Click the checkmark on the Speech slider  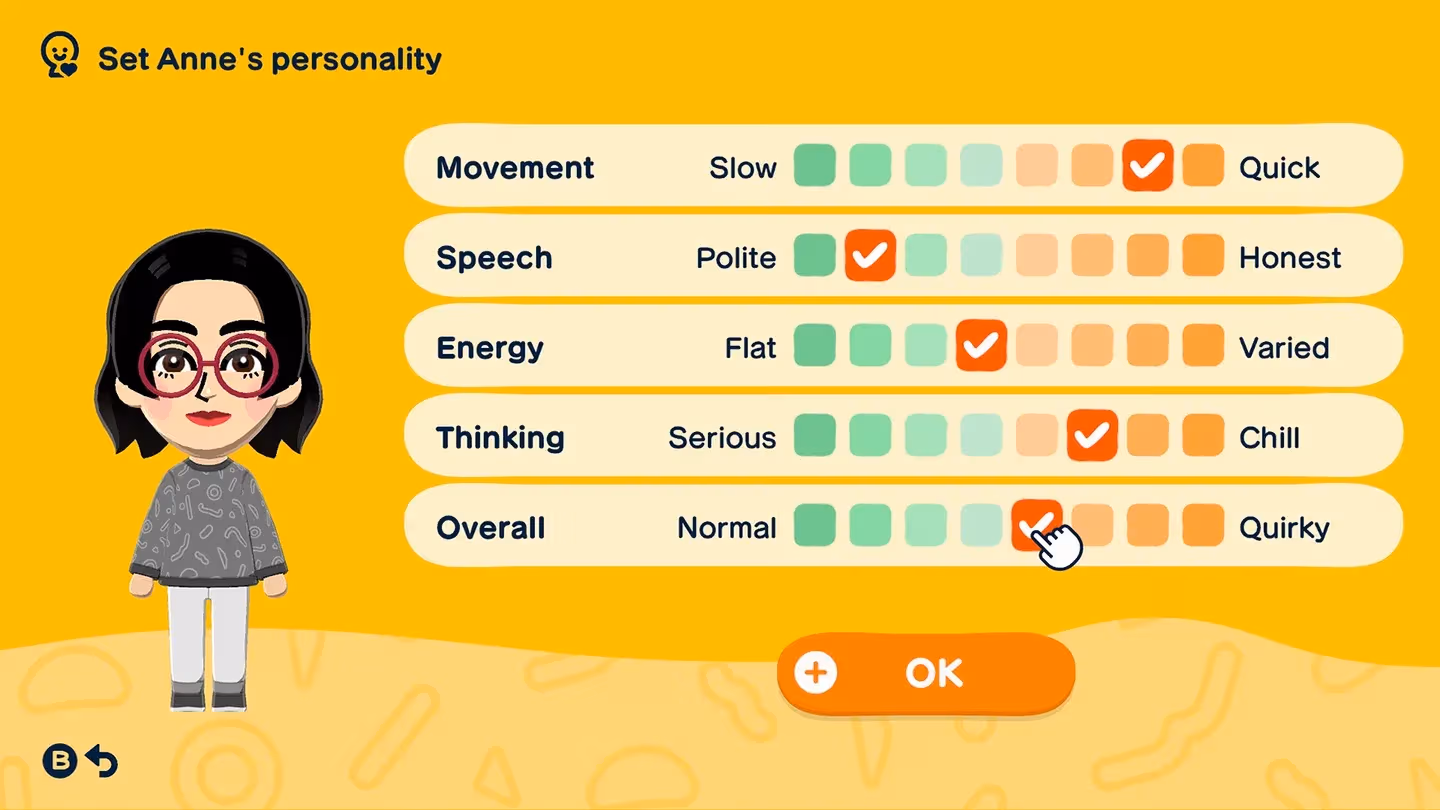869,256
